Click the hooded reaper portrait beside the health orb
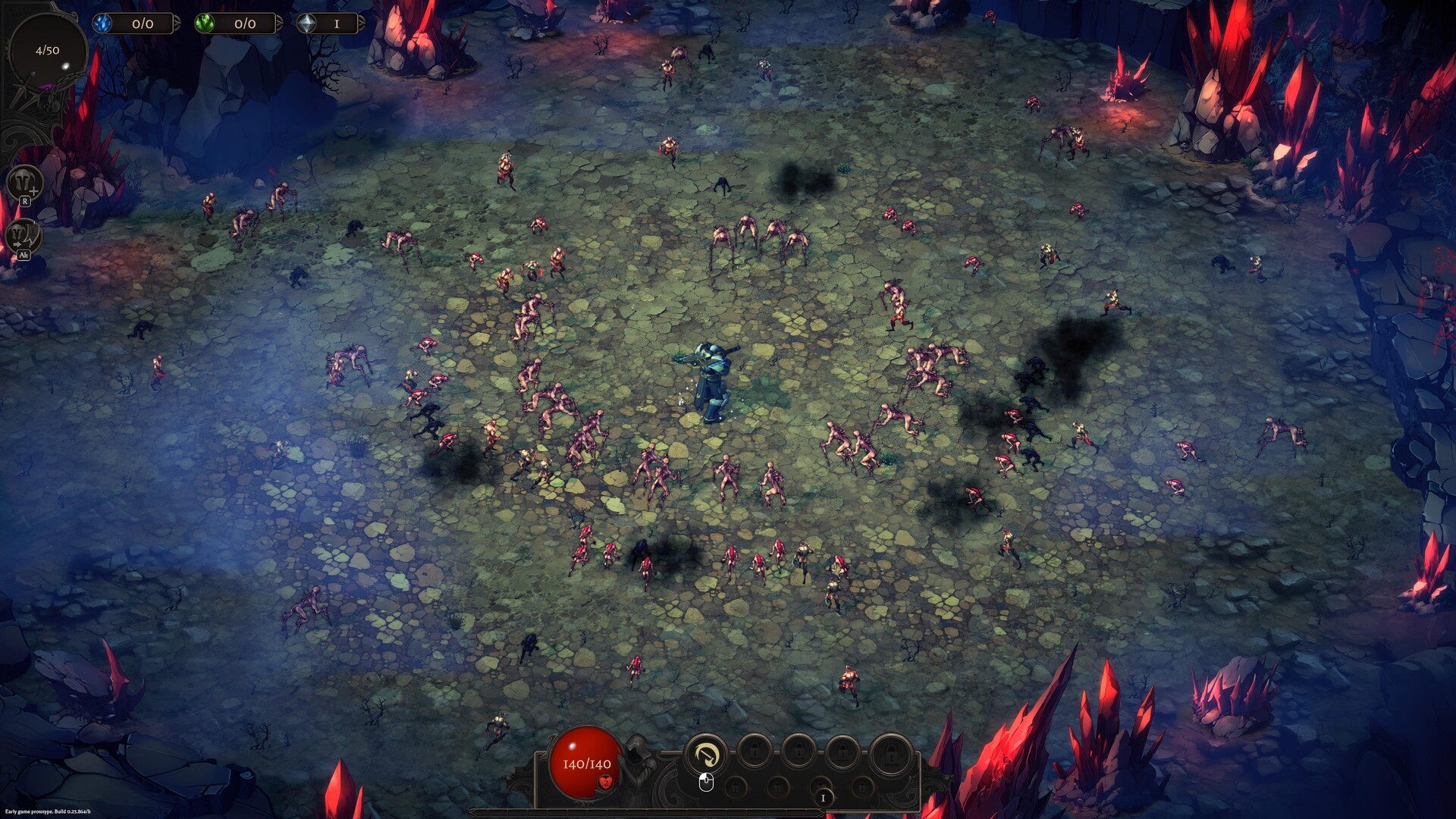 click(637, 758)
